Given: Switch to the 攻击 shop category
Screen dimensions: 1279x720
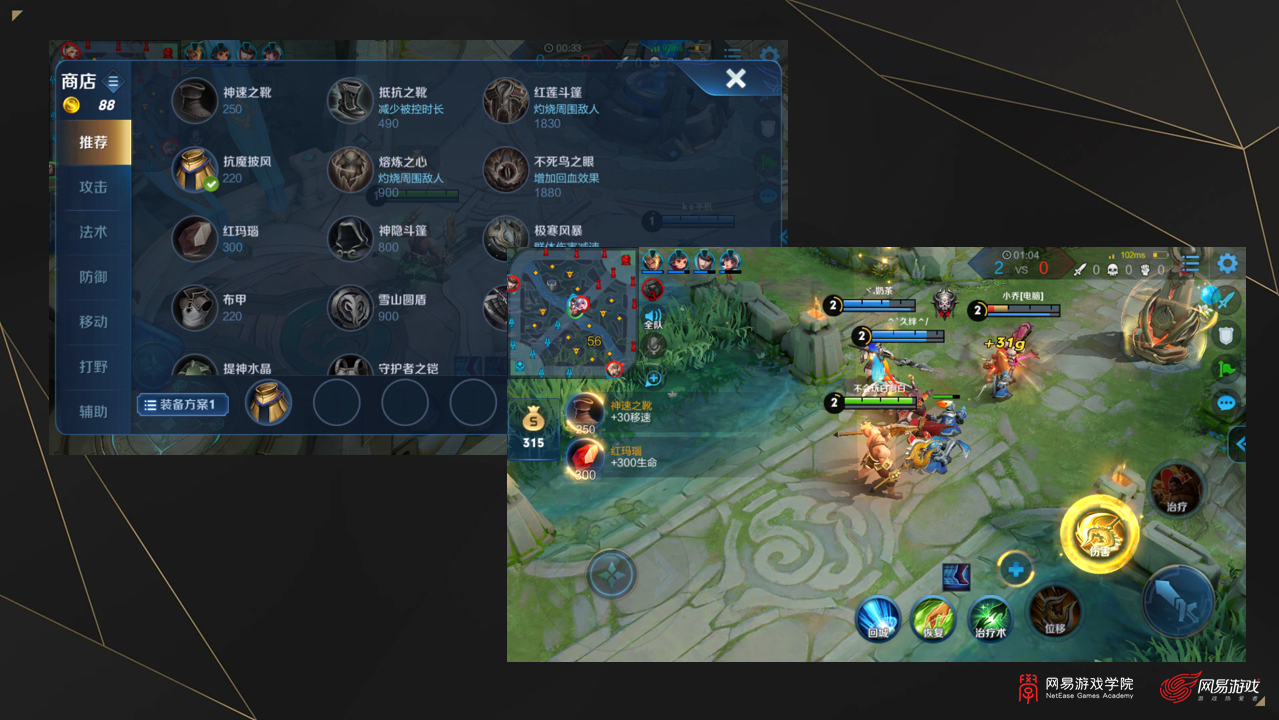Looking at the screenshot, I should click(94, 187).
